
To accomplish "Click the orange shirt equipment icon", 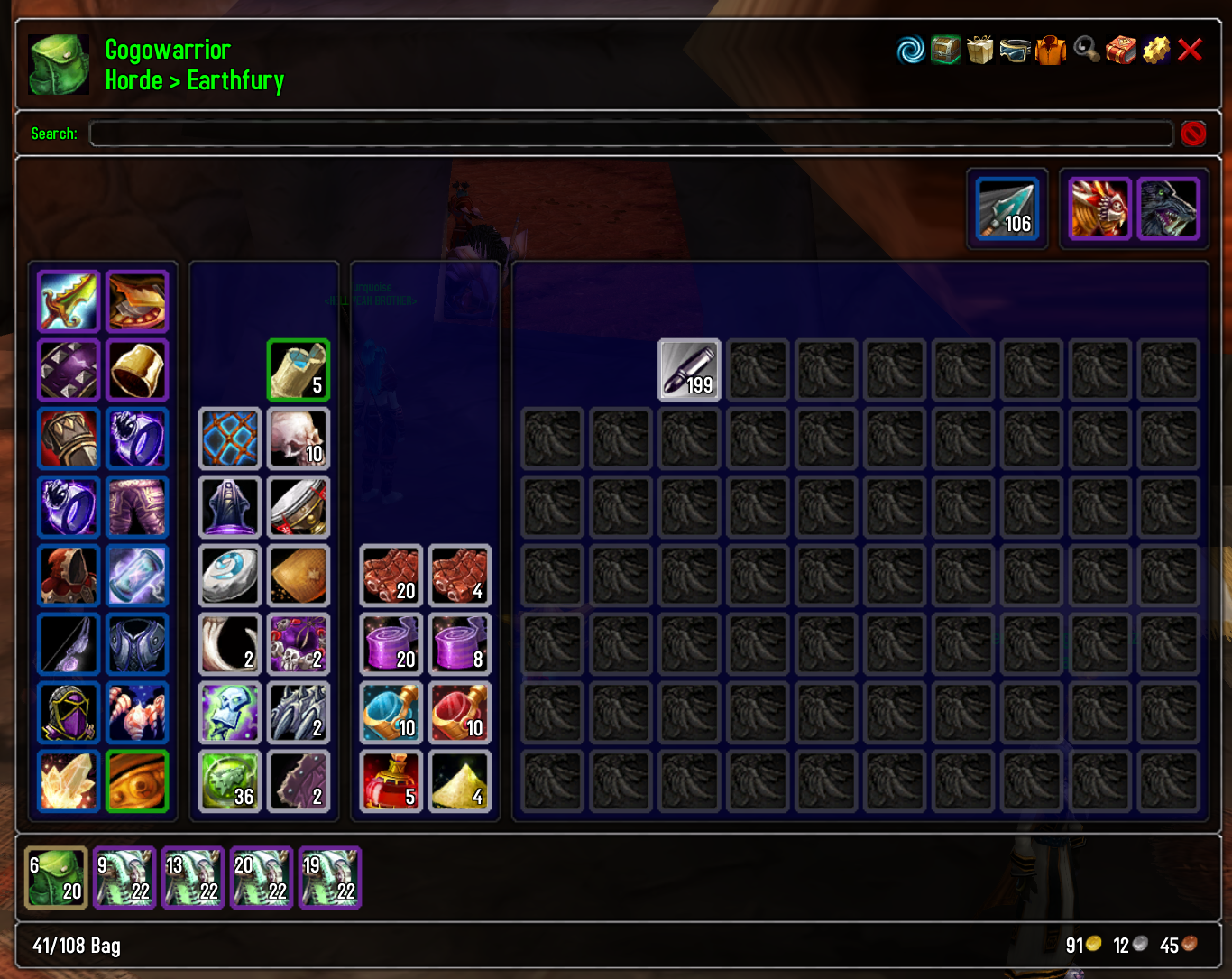I will (1050, 51).
